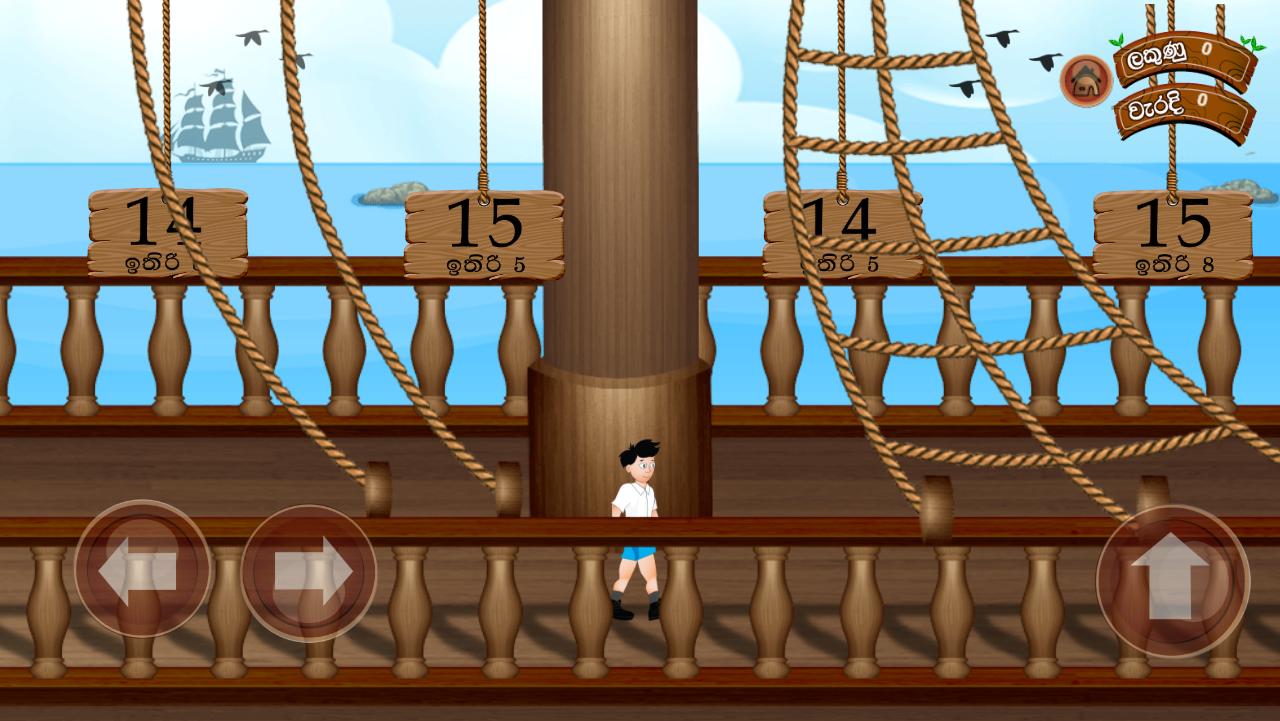Tap the right arrow movement button

(x=309, y=572)
